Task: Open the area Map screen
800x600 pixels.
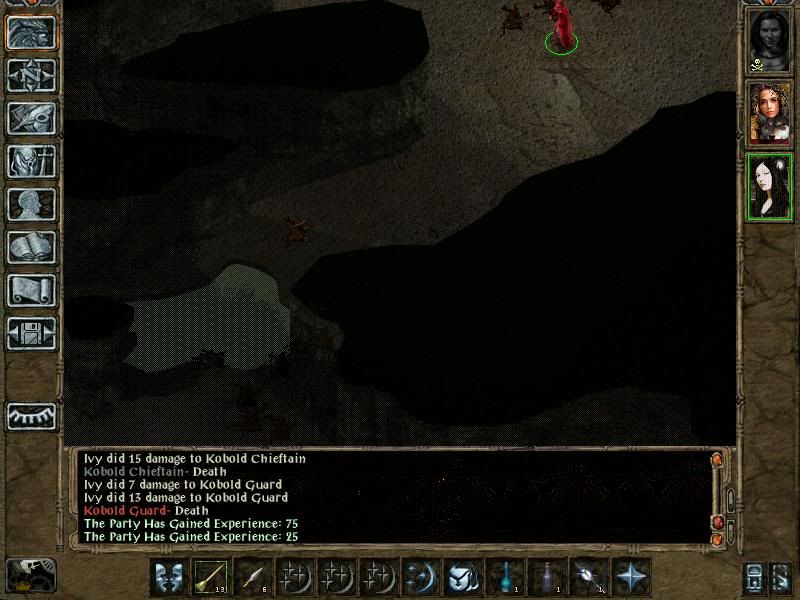Action: (x=31, y=74)
